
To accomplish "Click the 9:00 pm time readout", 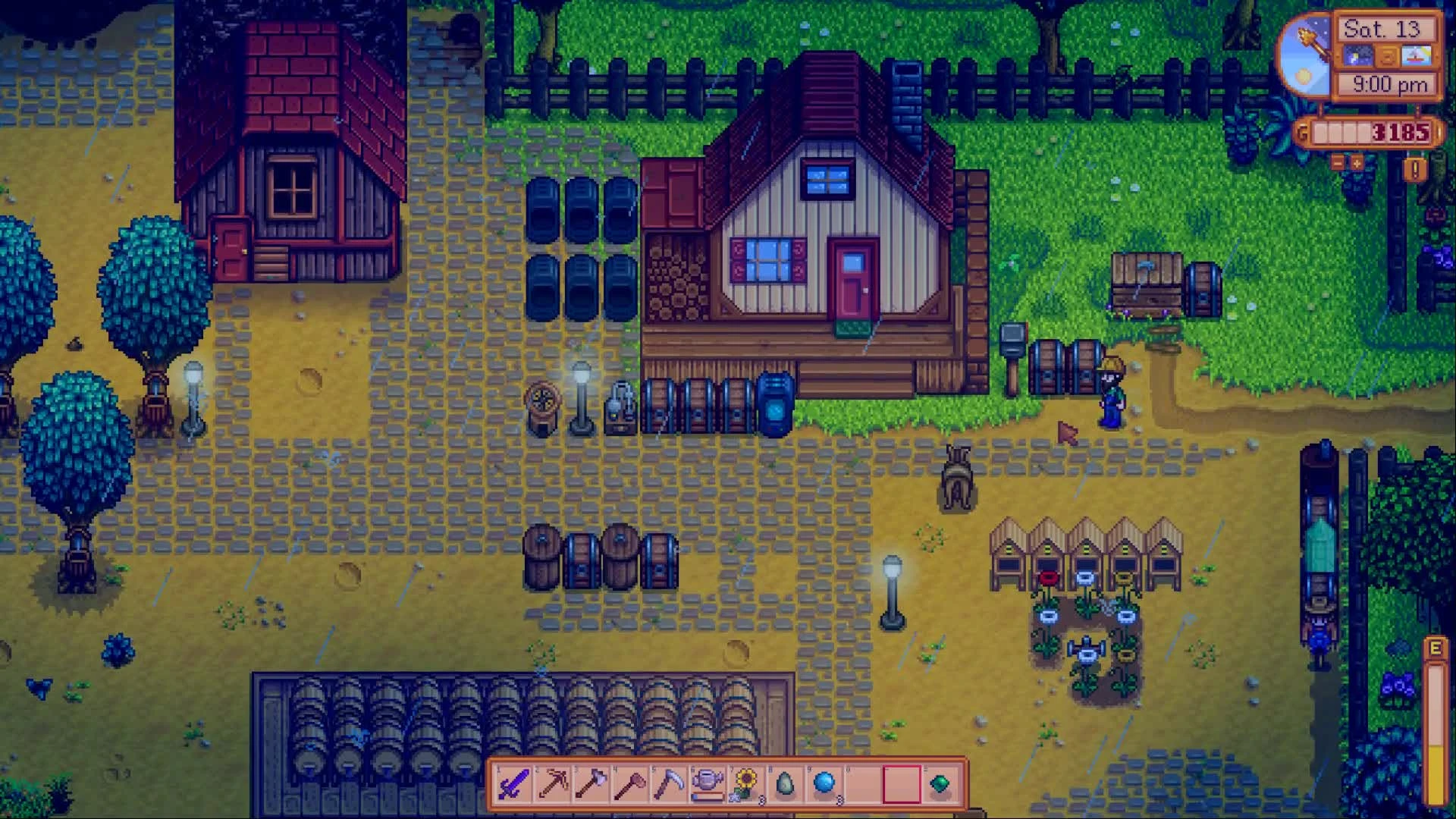I will [1390, 83].
